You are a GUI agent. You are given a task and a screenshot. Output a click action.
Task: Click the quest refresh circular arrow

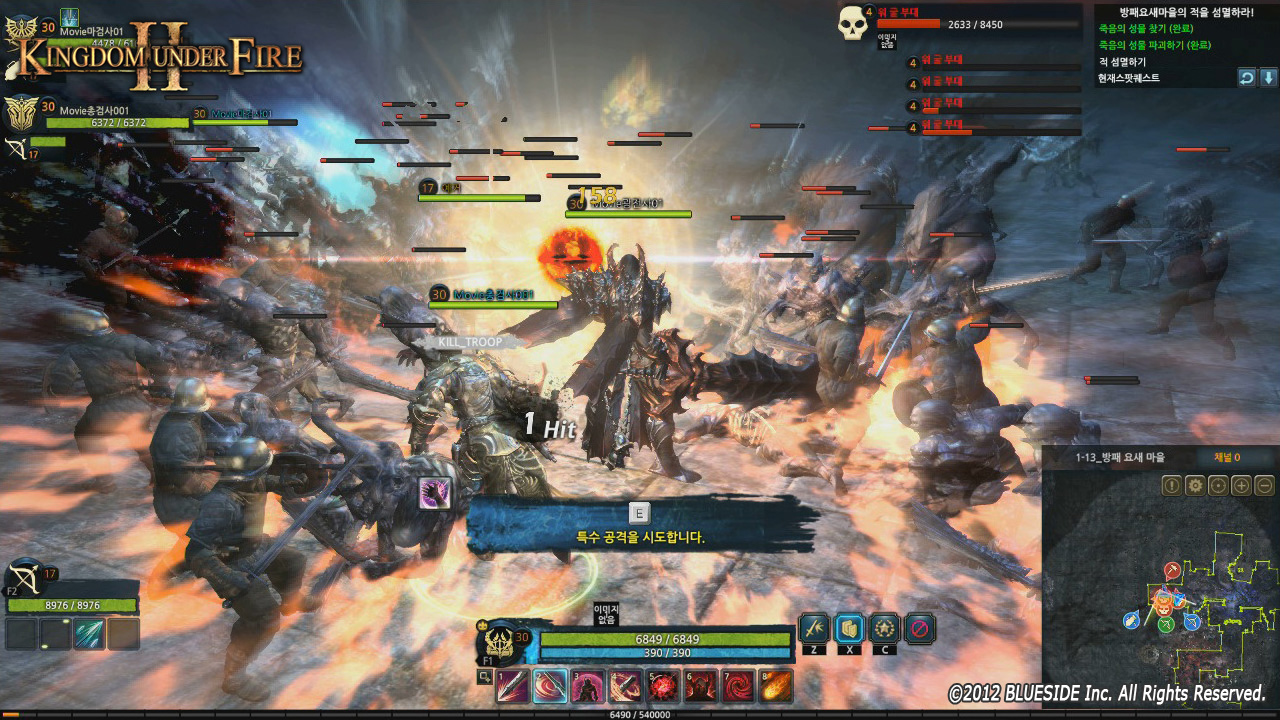1248,77
